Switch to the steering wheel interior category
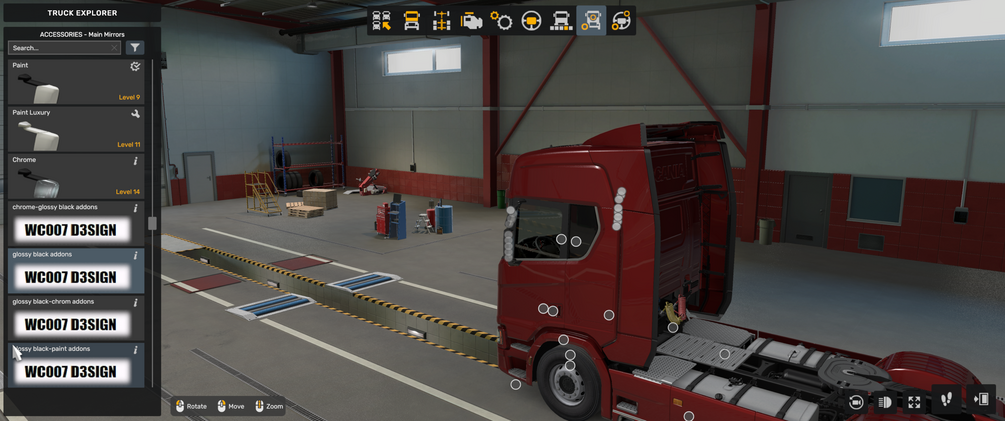 tap(531, 21)
